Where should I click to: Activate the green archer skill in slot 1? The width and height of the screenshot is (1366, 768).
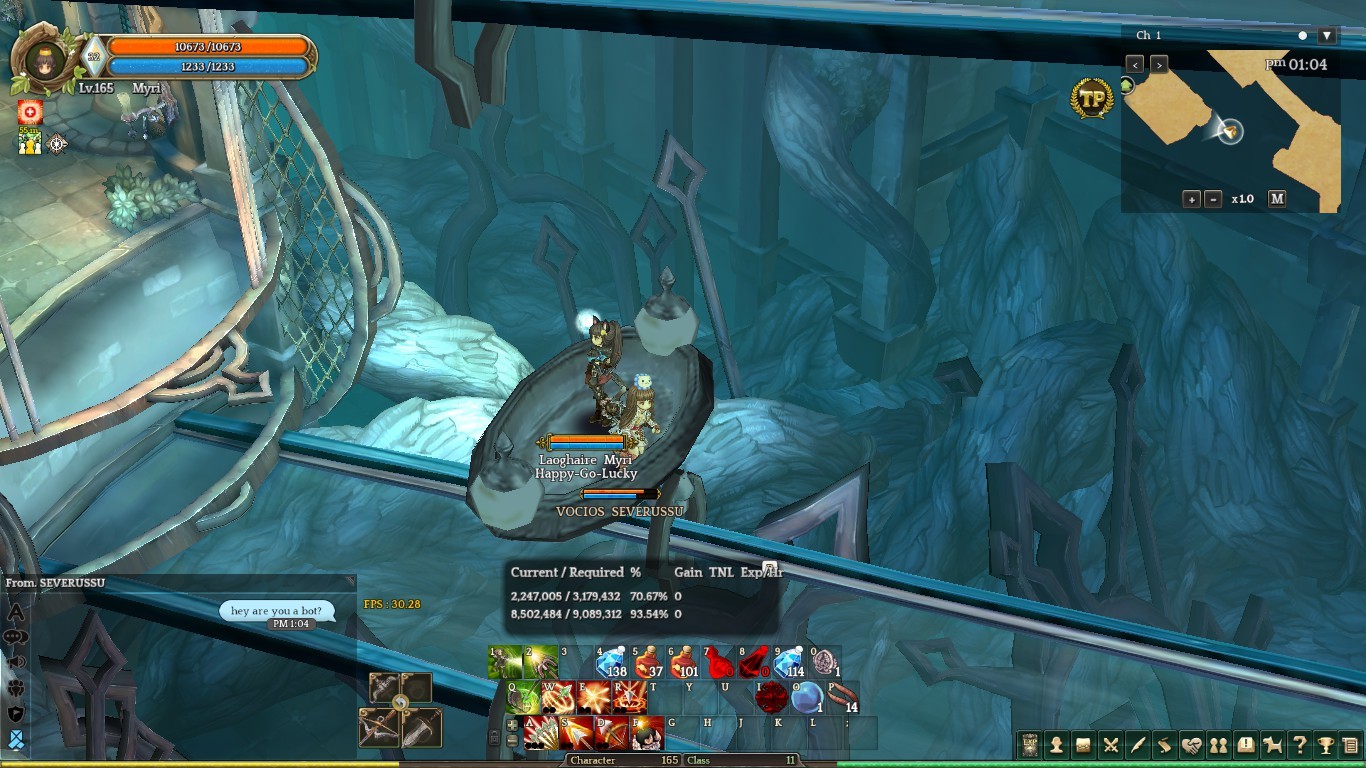click(x=505, y=661)
